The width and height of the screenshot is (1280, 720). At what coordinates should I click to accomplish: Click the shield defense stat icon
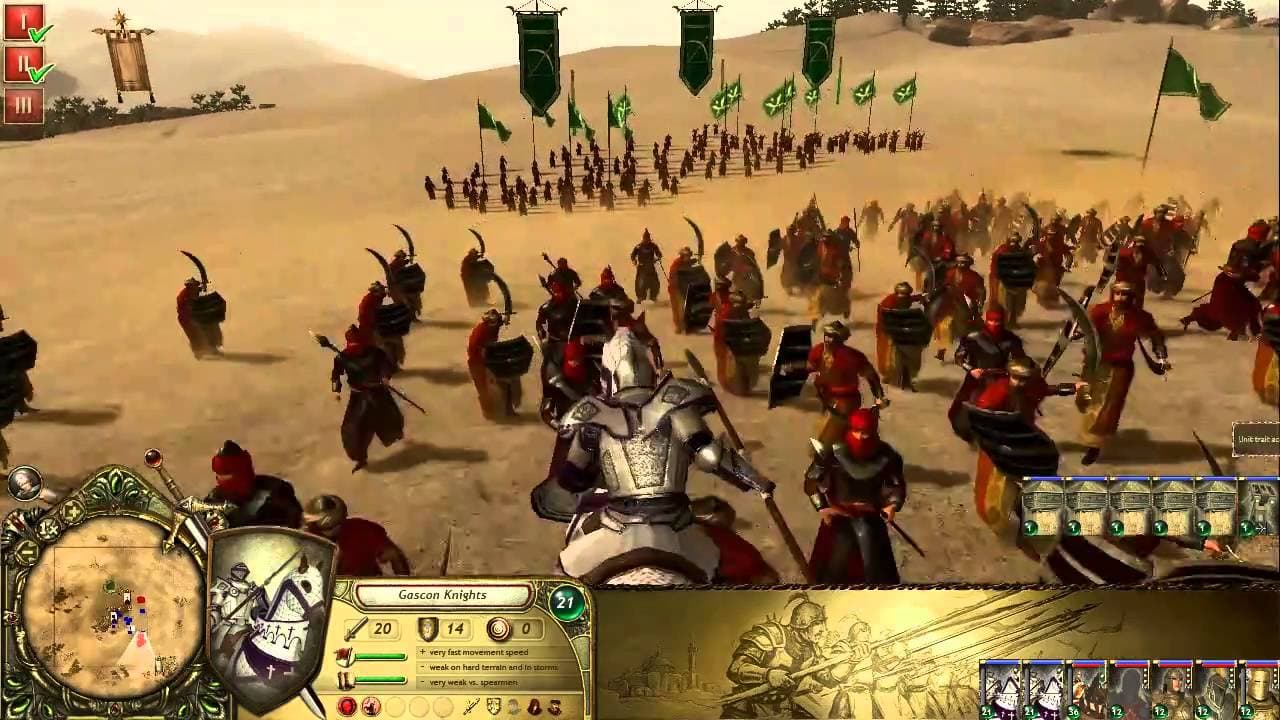[x=428, y=629]
